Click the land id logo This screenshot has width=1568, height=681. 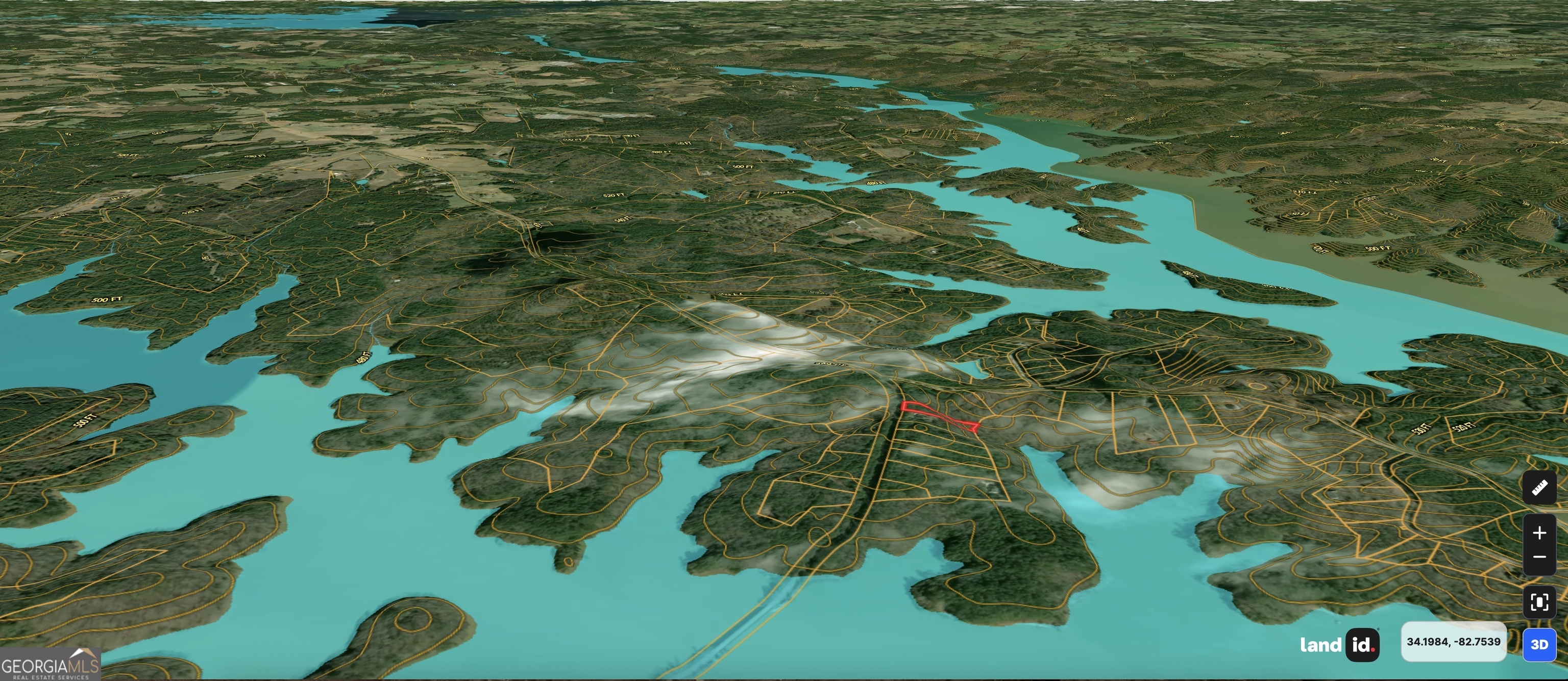pos(1339,644)
